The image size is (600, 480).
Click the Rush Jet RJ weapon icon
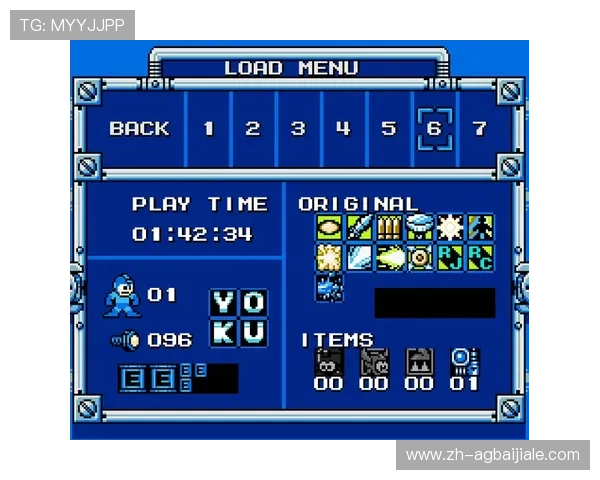pos(449,257)
